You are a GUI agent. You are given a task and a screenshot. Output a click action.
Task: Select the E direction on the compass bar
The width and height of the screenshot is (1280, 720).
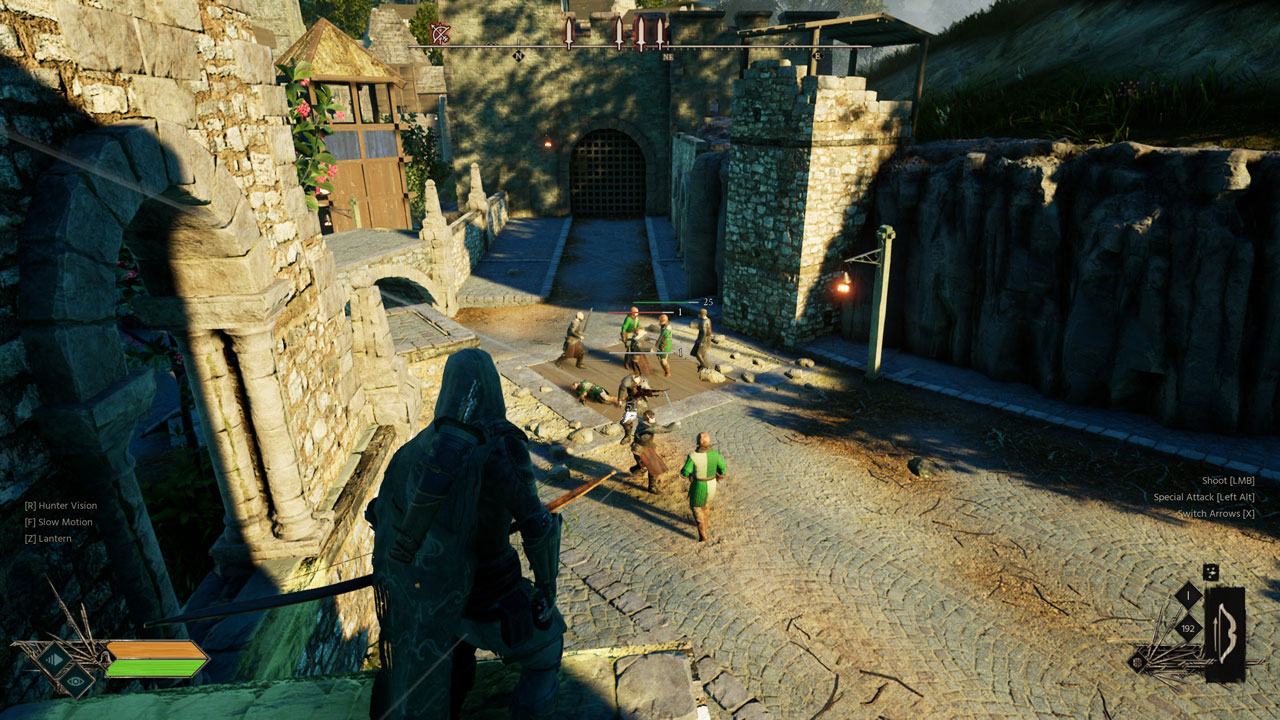click(x=819, y=55)
